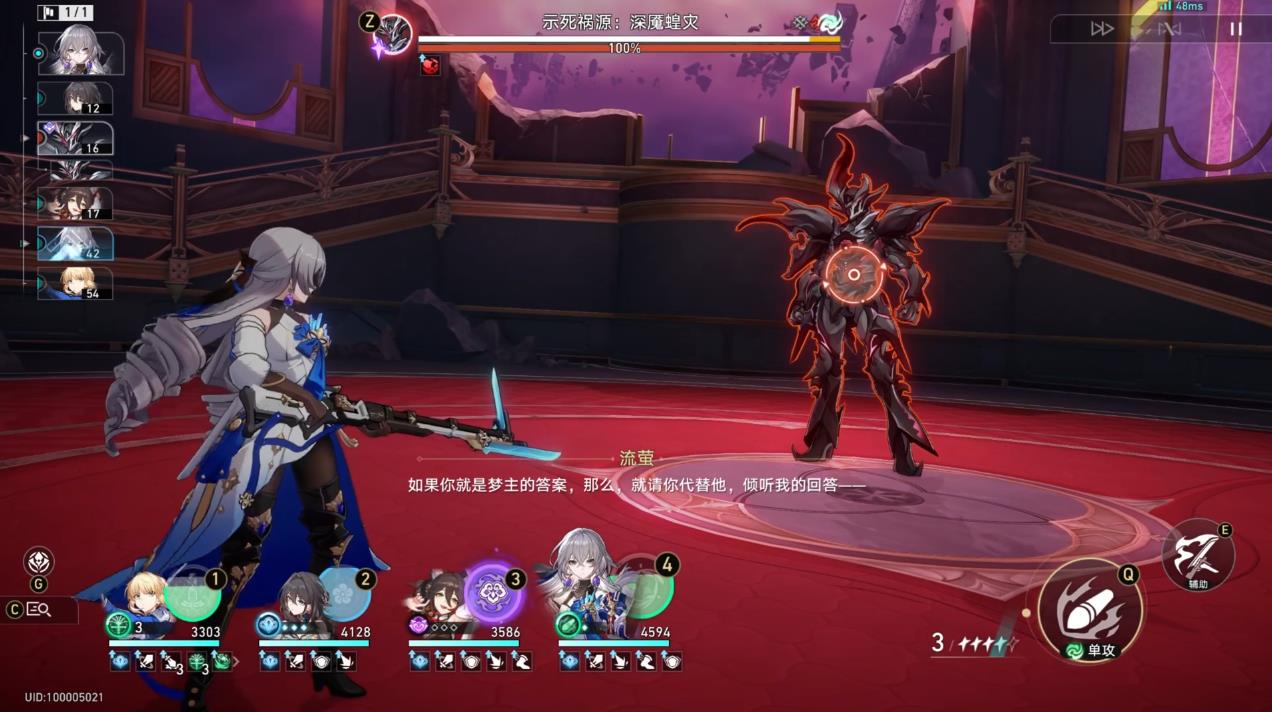Viewport: 1272px width, 712px height.
Task: Activate Firefly's green ultimate in slot four
Action: click(x=644, y=592)
